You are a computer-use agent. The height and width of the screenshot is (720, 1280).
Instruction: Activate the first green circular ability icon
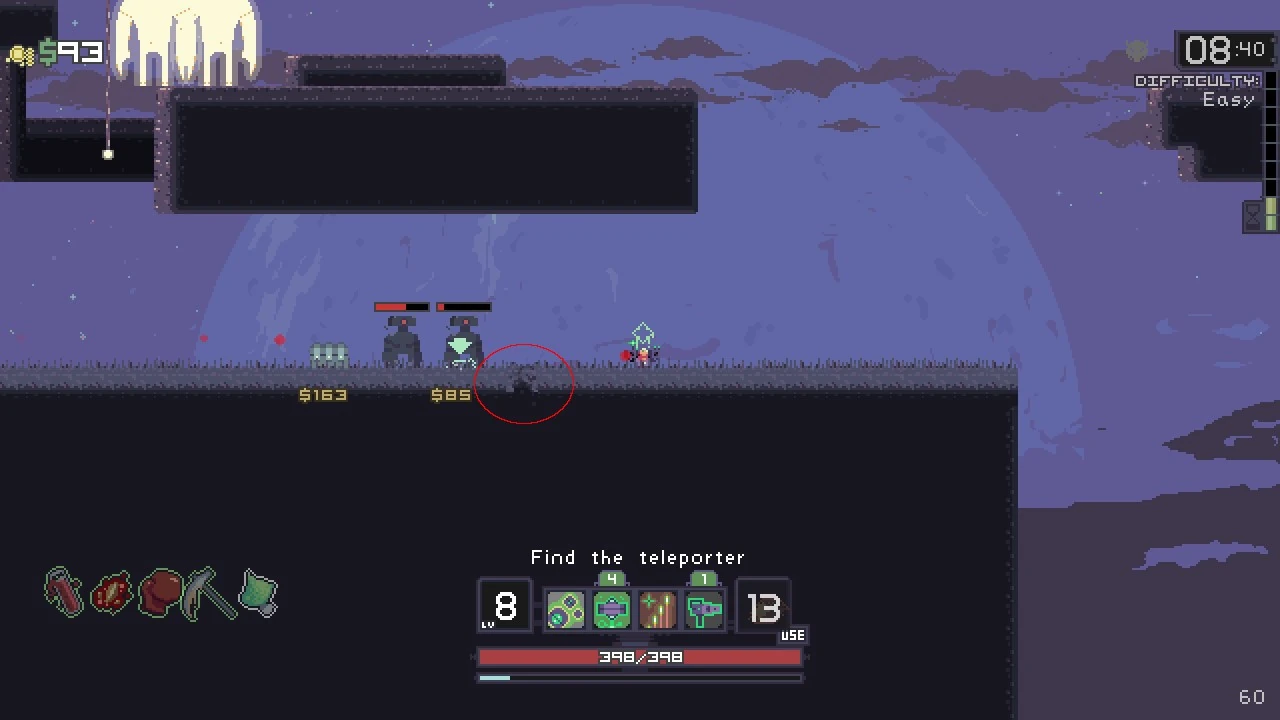[x=565, y=608]
